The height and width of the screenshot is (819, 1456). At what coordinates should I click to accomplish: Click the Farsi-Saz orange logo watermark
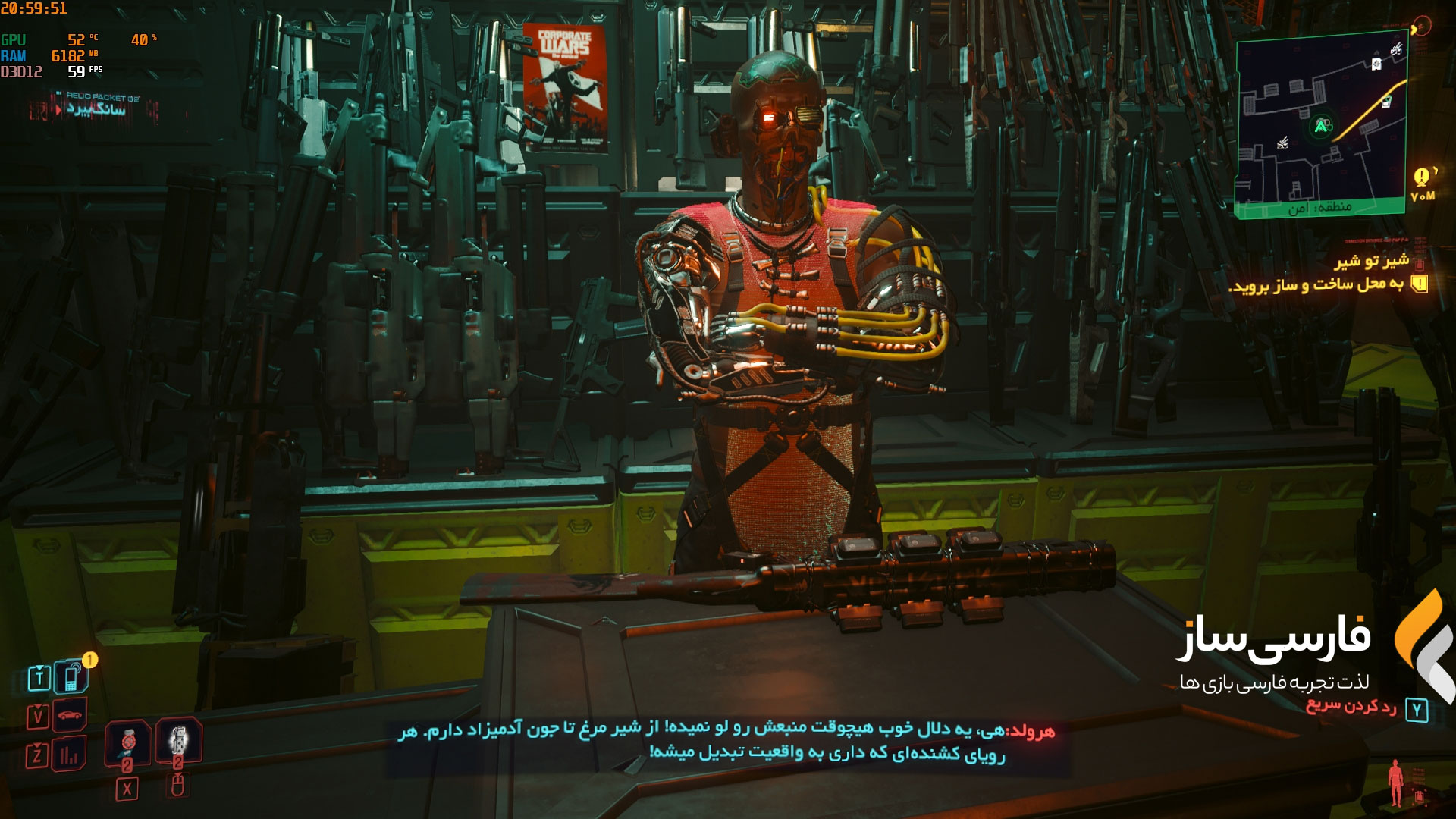click(x=1423, y=645)
